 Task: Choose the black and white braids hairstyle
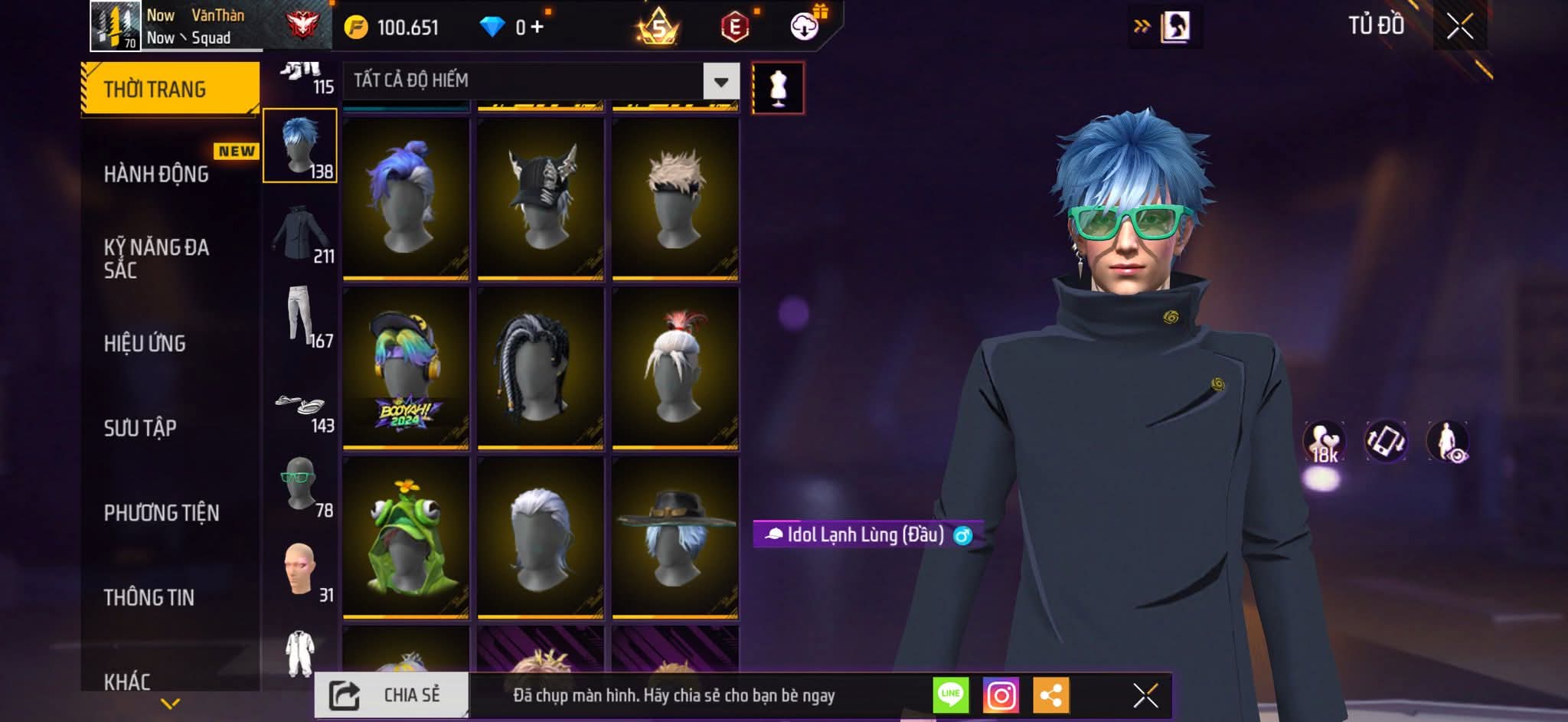click(541, 368)
